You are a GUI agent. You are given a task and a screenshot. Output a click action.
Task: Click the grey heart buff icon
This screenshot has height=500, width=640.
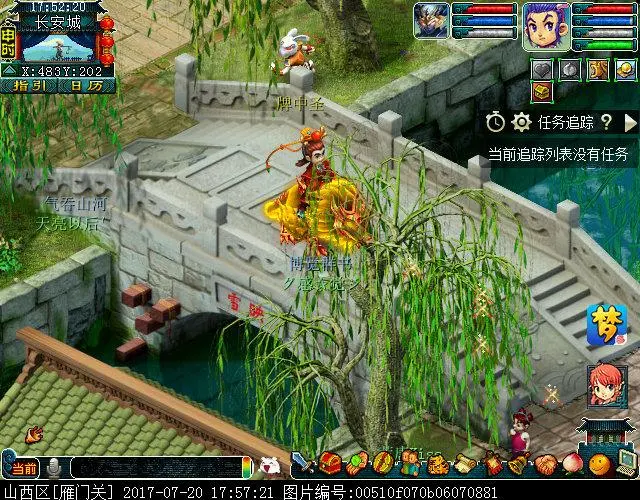(x=541, y=69)
